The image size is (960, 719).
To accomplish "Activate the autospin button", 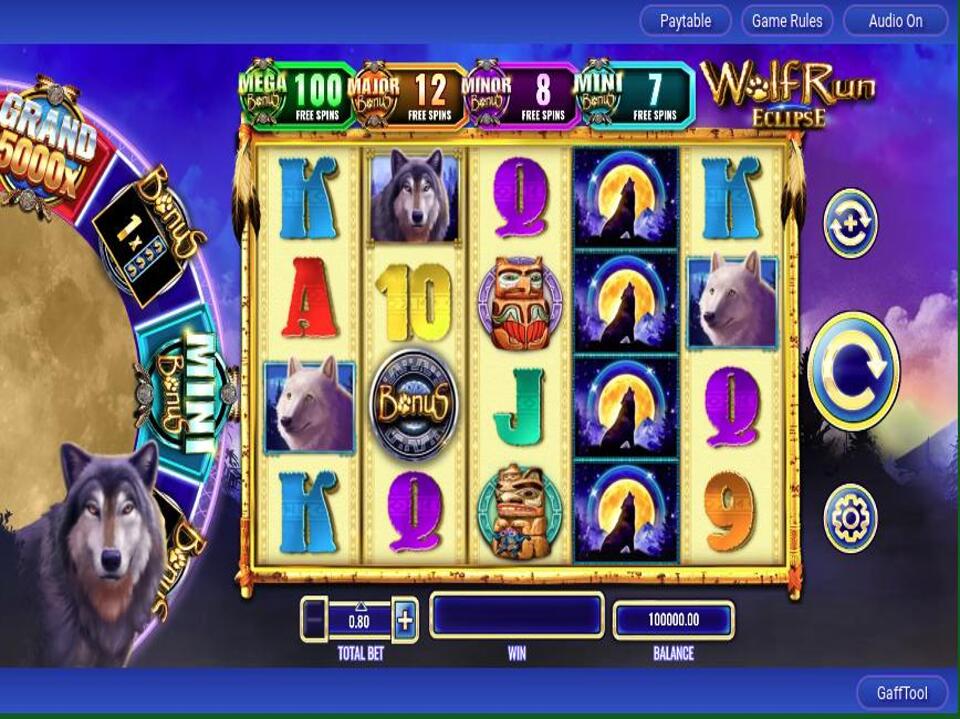I will [x=850, y=223].
